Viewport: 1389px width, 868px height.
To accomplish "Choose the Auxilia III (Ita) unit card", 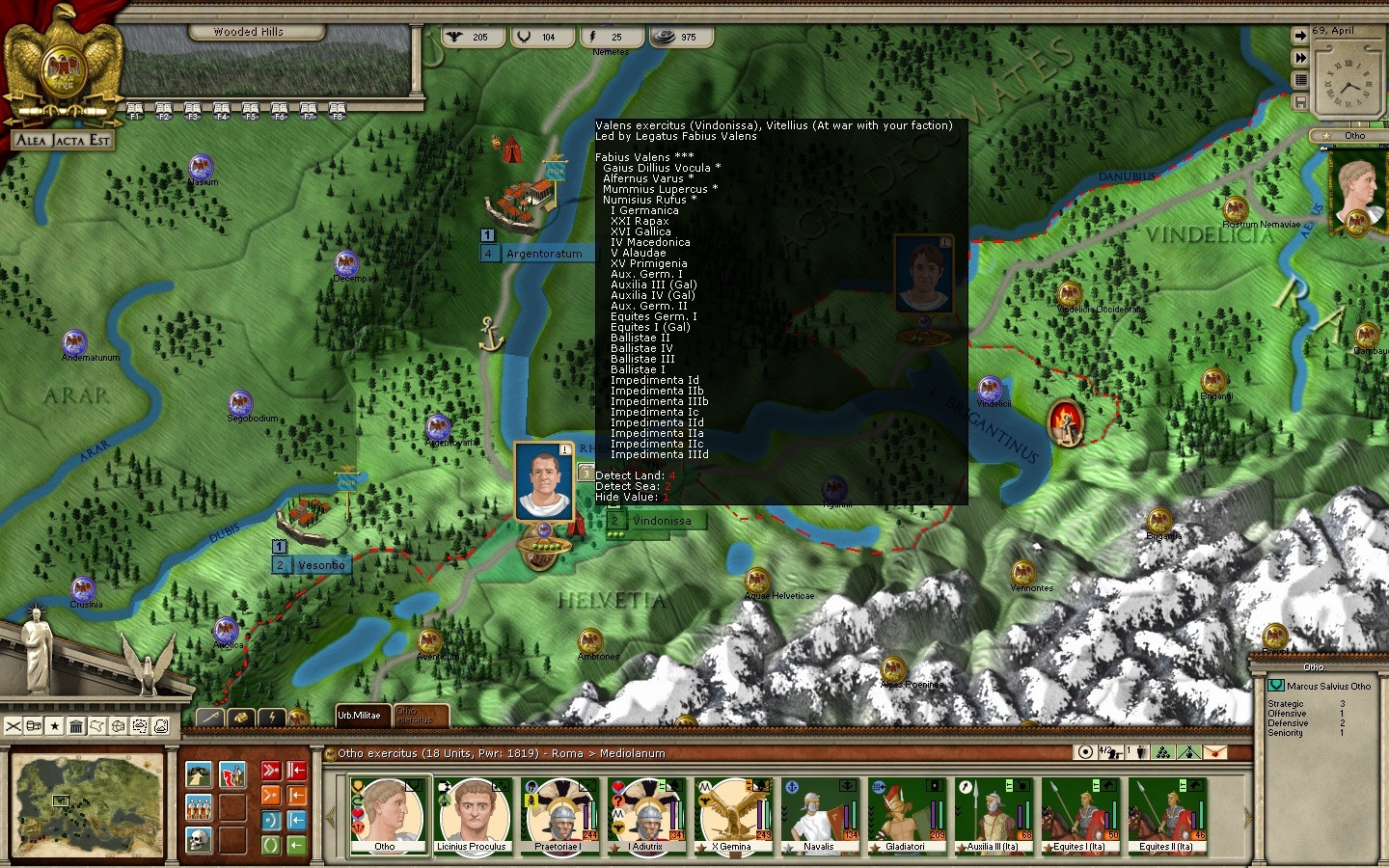I will click(x=993, y=816).
